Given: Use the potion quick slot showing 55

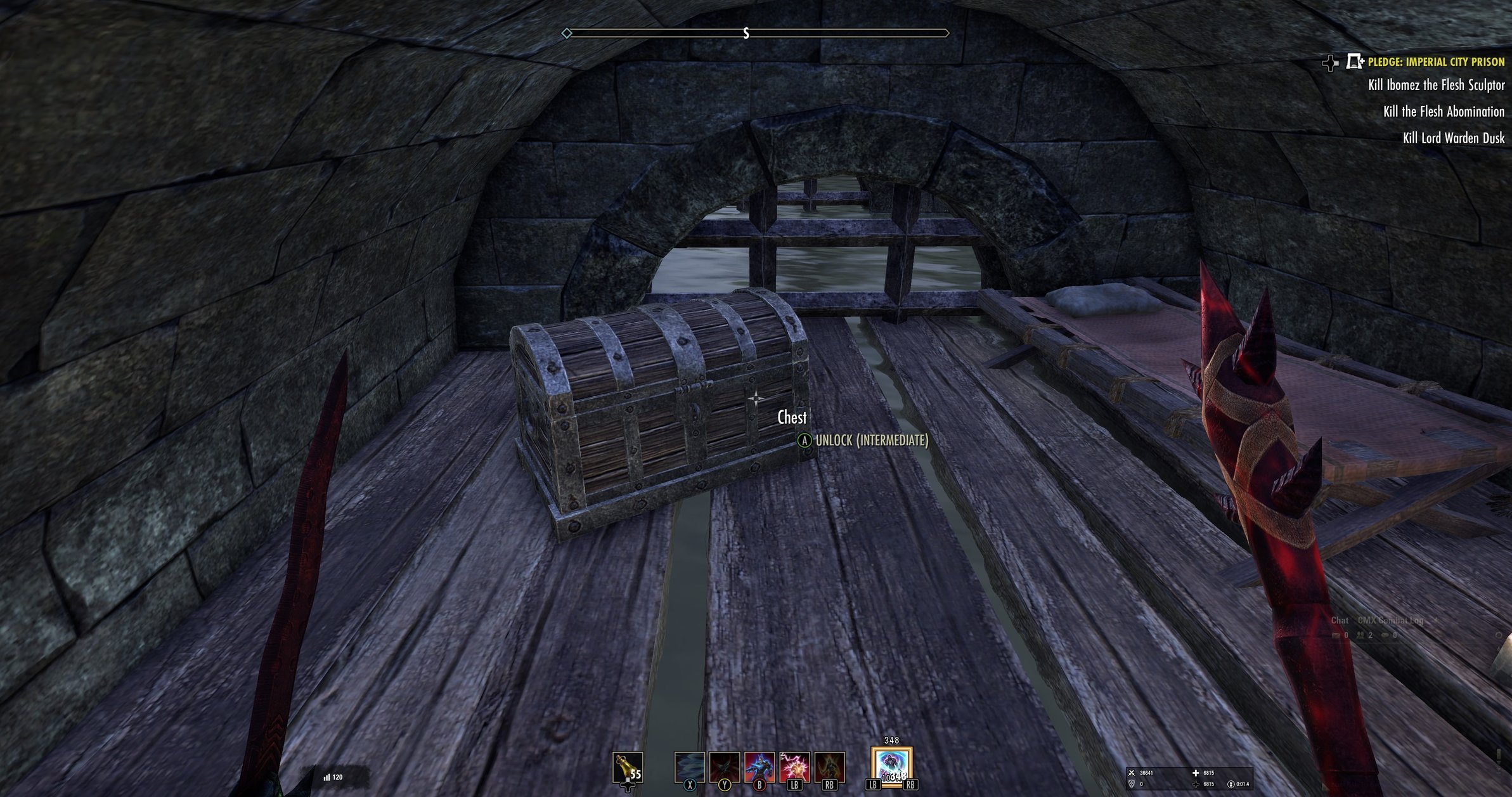Looking at the screenshot, I should pos(628,766).
